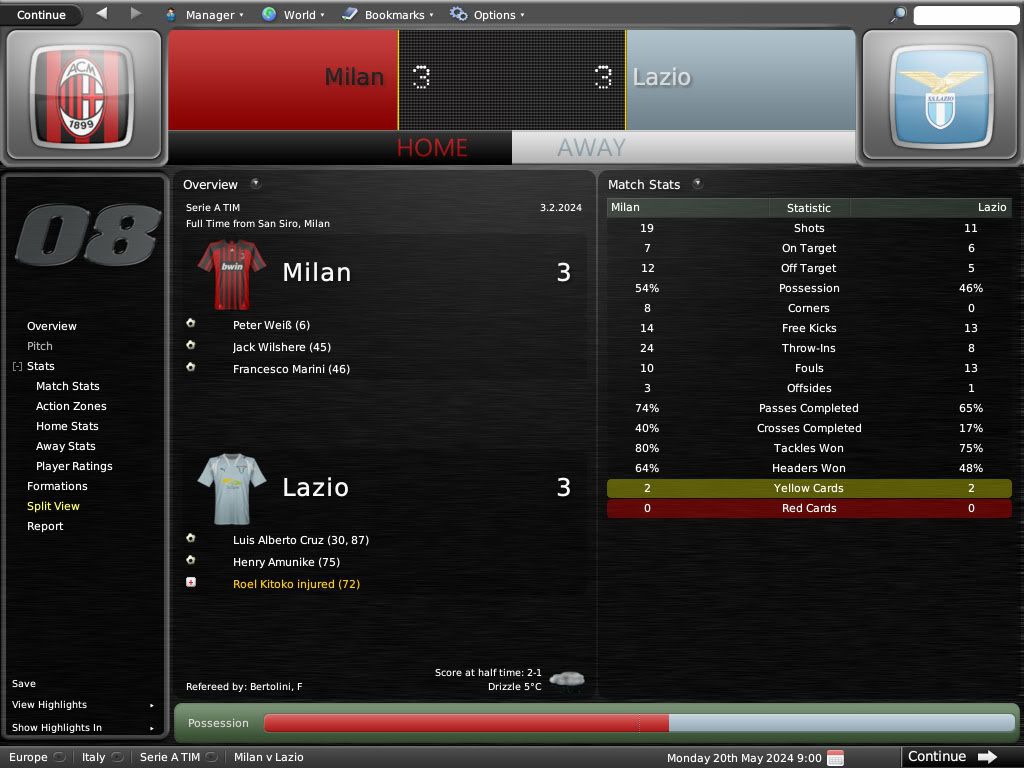
Task: Open Match Stats in the sidebar
Action: pos(68,386)
